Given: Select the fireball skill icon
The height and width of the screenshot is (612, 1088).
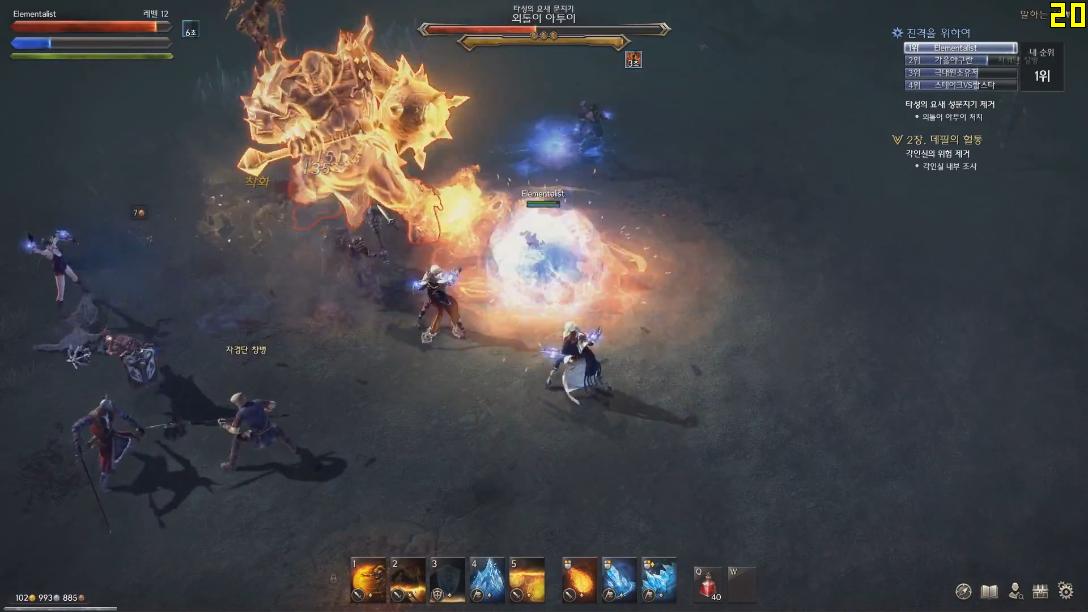Looking at the screenshot, I should (x=579, y=580).
